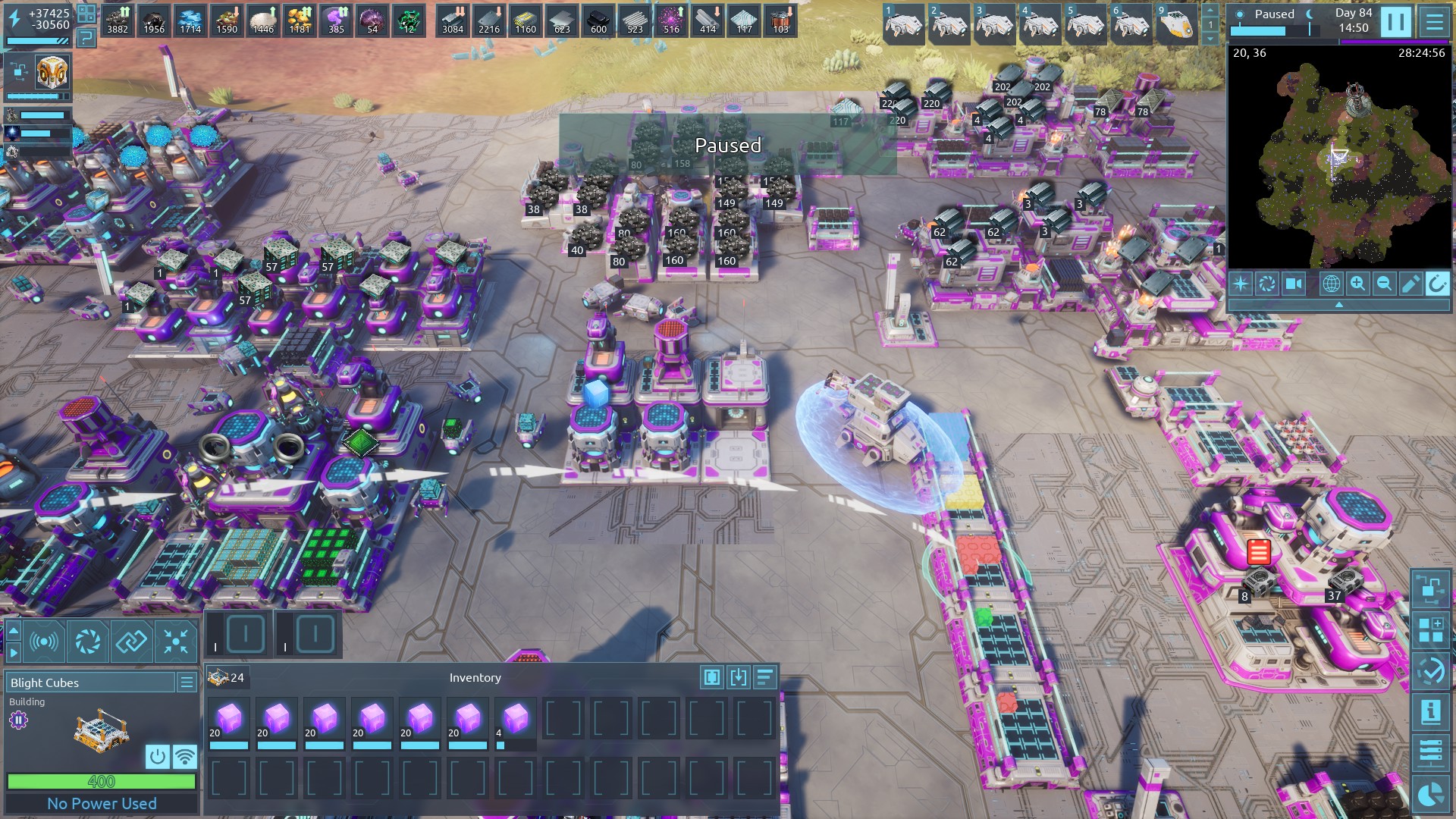Select the camera icon under the minimap
This screenshot has width=1456, height=819.
(x=1294, y=284)
